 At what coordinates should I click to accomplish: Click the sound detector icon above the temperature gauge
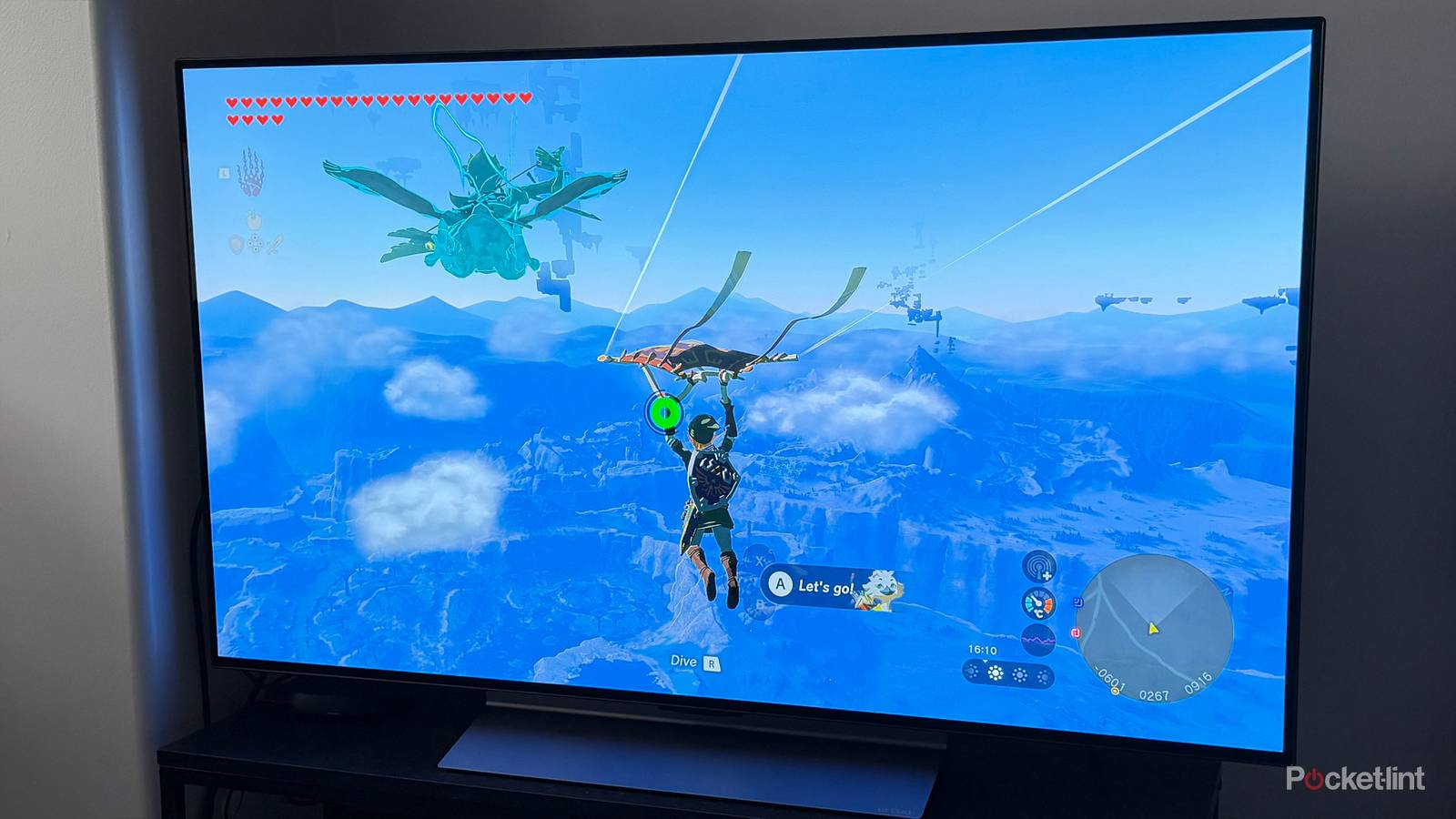tap(1038, 568)
